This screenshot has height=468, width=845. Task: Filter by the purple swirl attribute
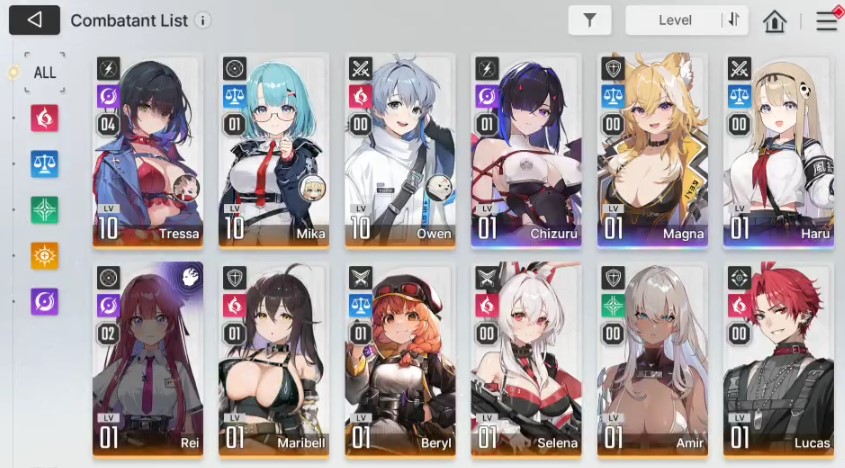44,301
